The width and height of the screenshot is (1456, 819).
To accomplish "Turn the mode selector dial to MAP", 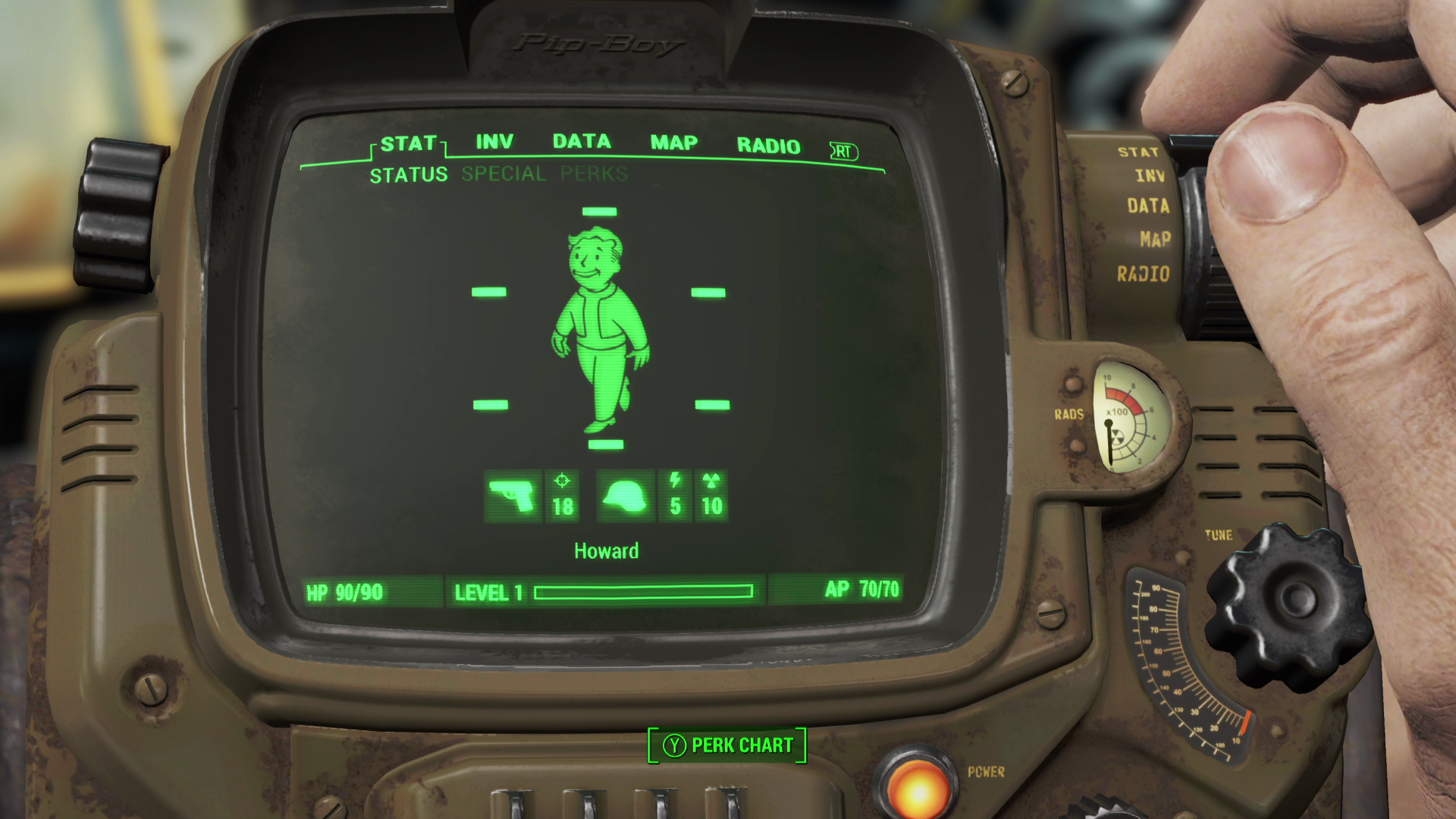I will pos(1155,237).
